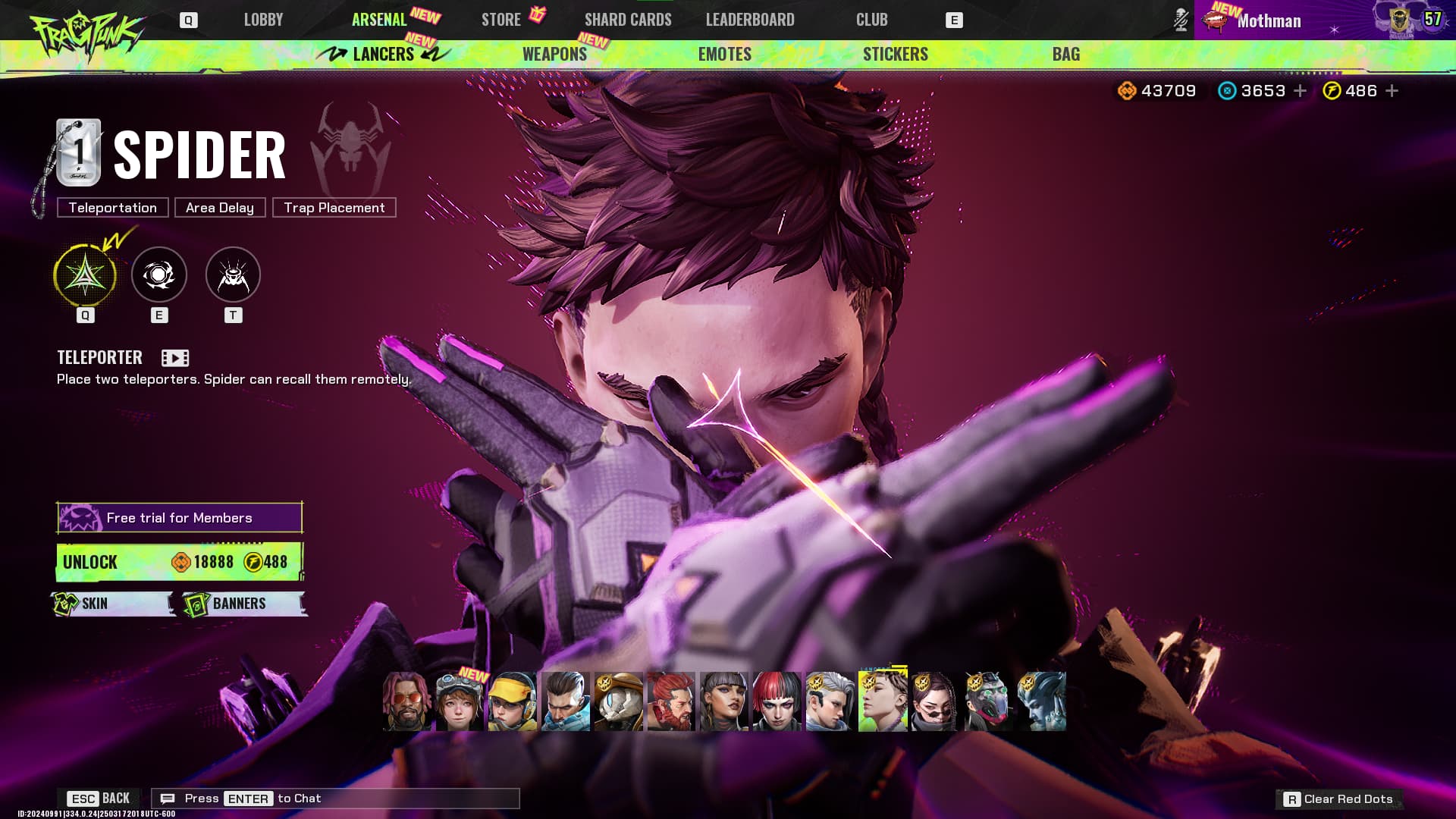This screenshot has width=1456, height=819.
Task: Click Free trial for Members banner
Action: click(x=180, y=518)
